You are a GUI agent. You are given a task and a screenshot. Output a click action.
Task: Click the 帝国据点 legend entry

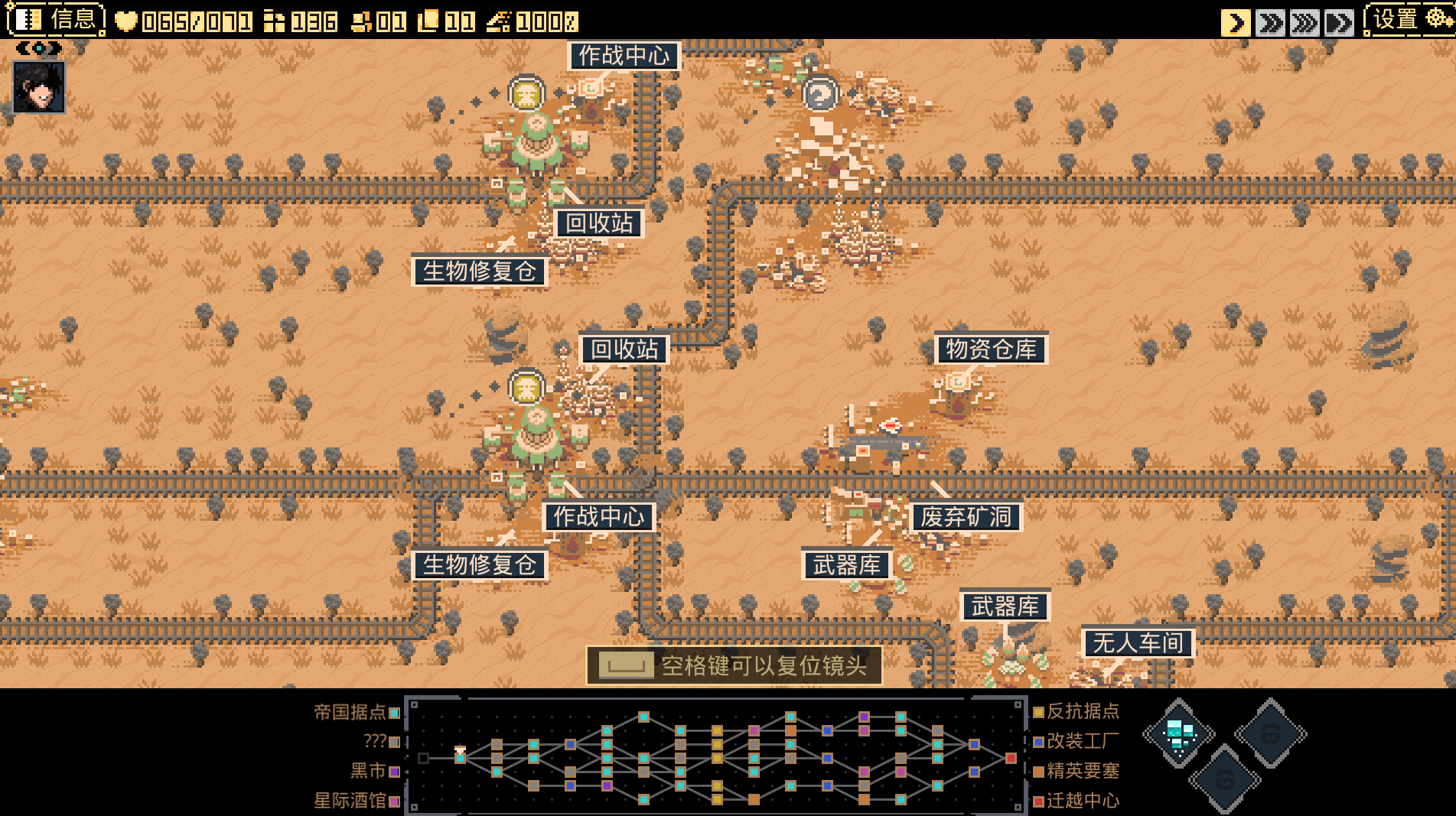coord(357,712)
